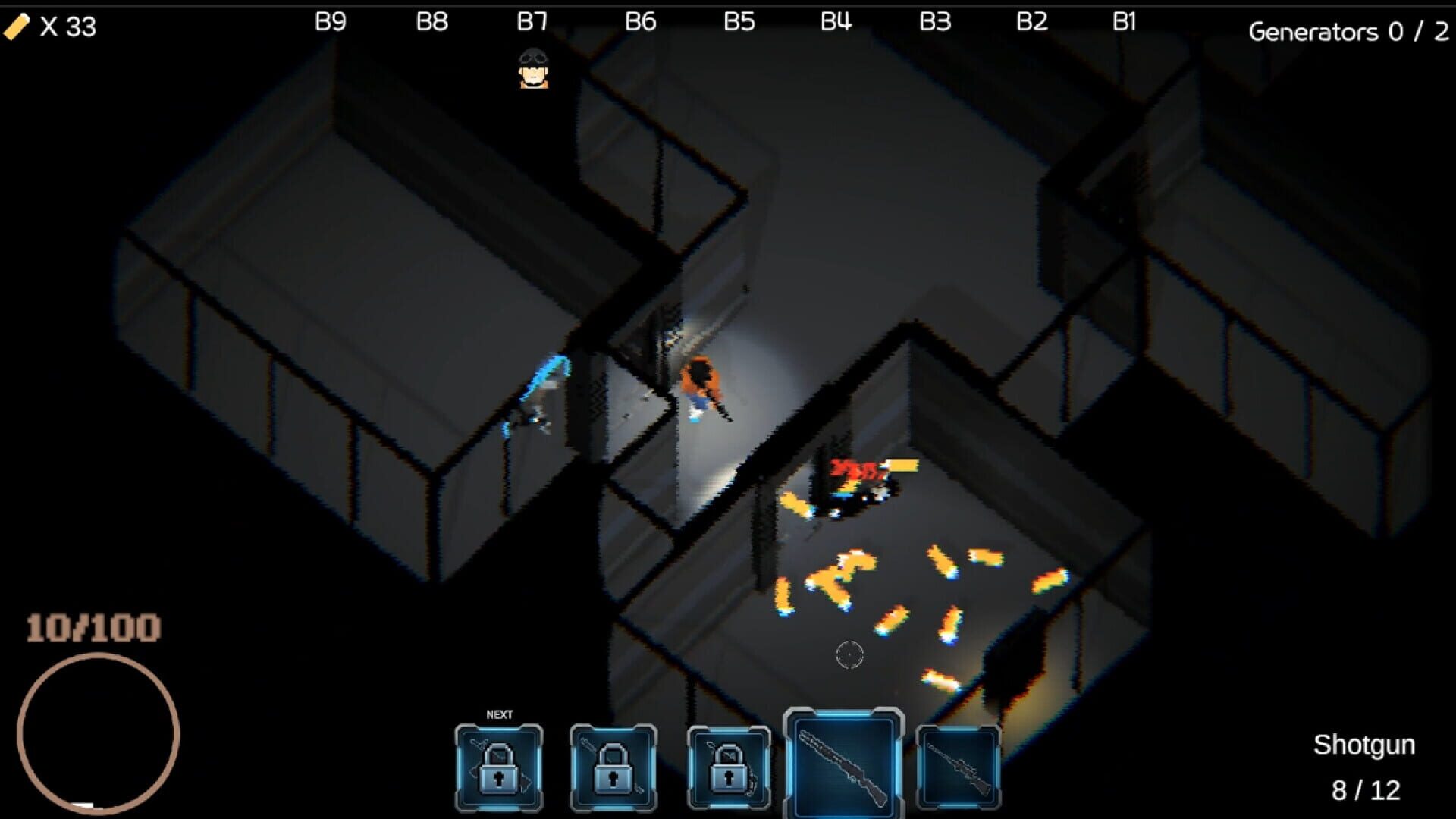Select the pilot character portrait under B7

533,73
